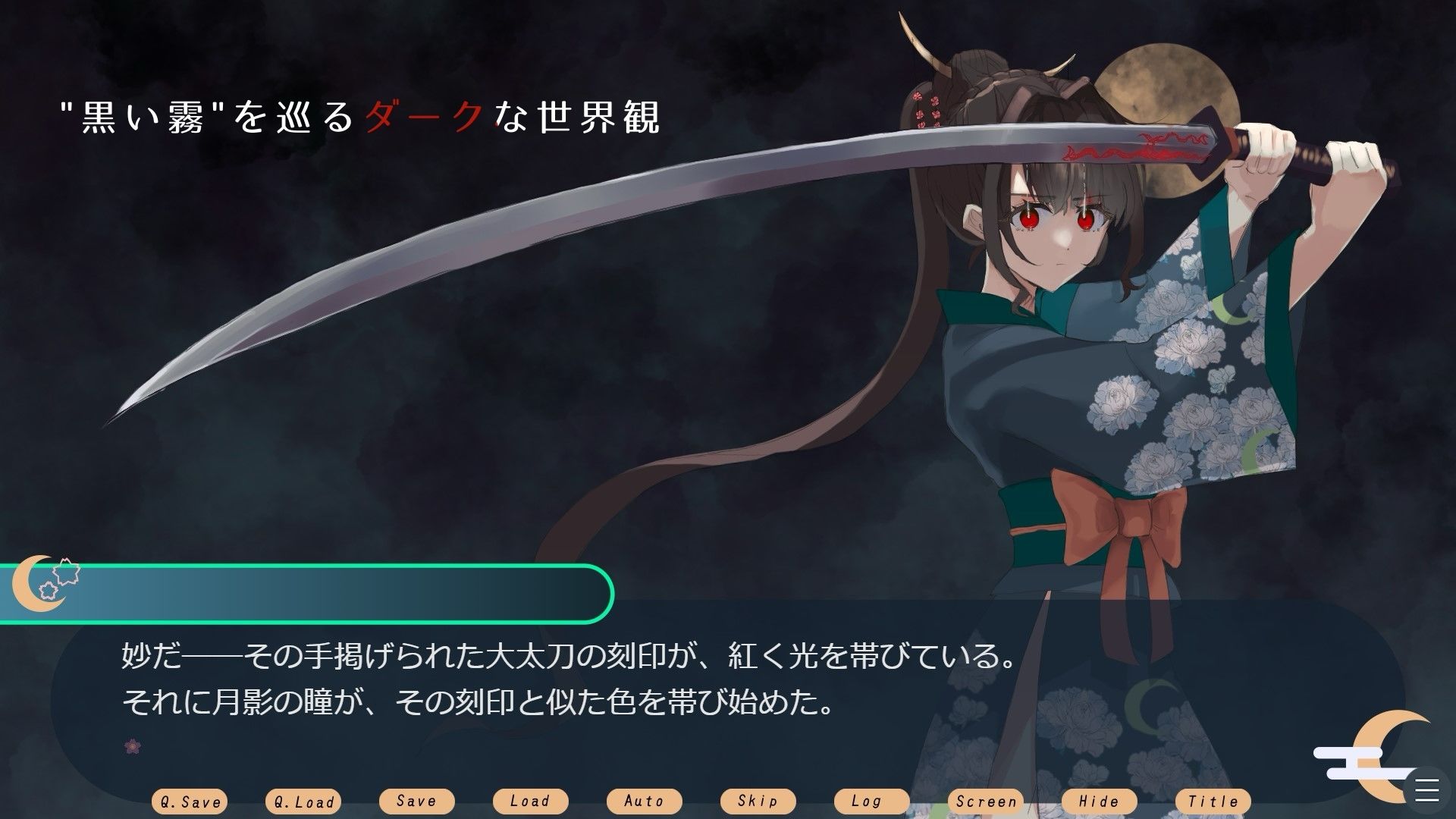Image resolution: width=1456 pixels, height=819 pixels.
Task: Return to the Title screen
Action: point(1213,801)
